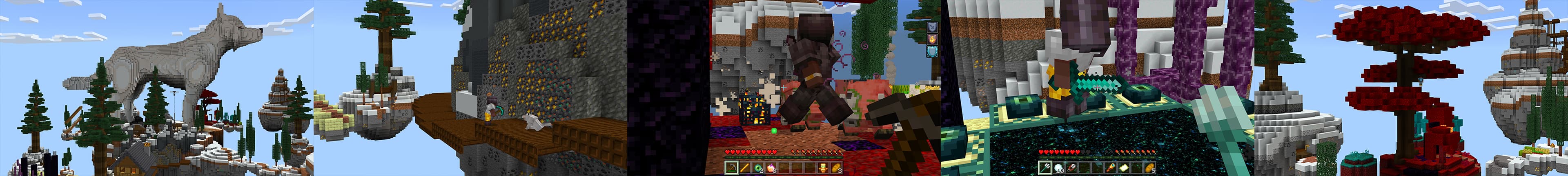Screen dimensions: 1568x176
Task: Select the enchanted apple stack of eight
Action: [772, 168]
